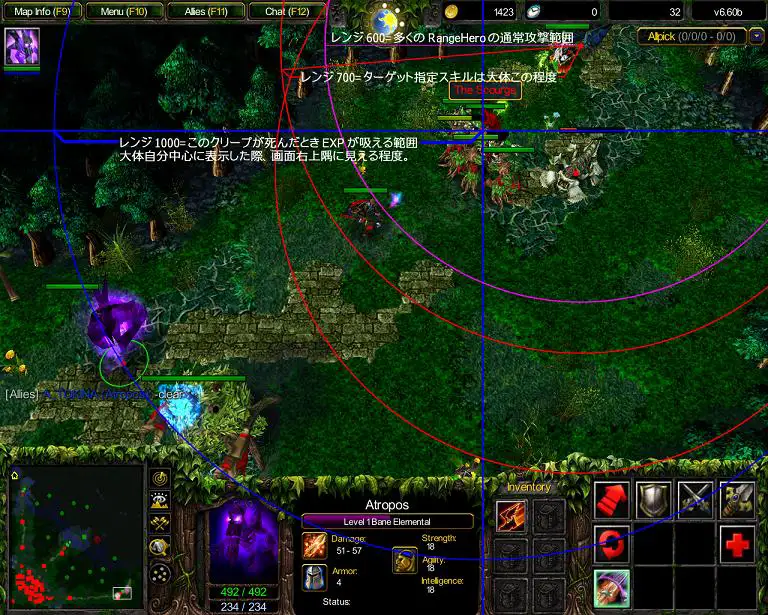
Task: Choose the crossed swords command icon
Action: (696, 499)
